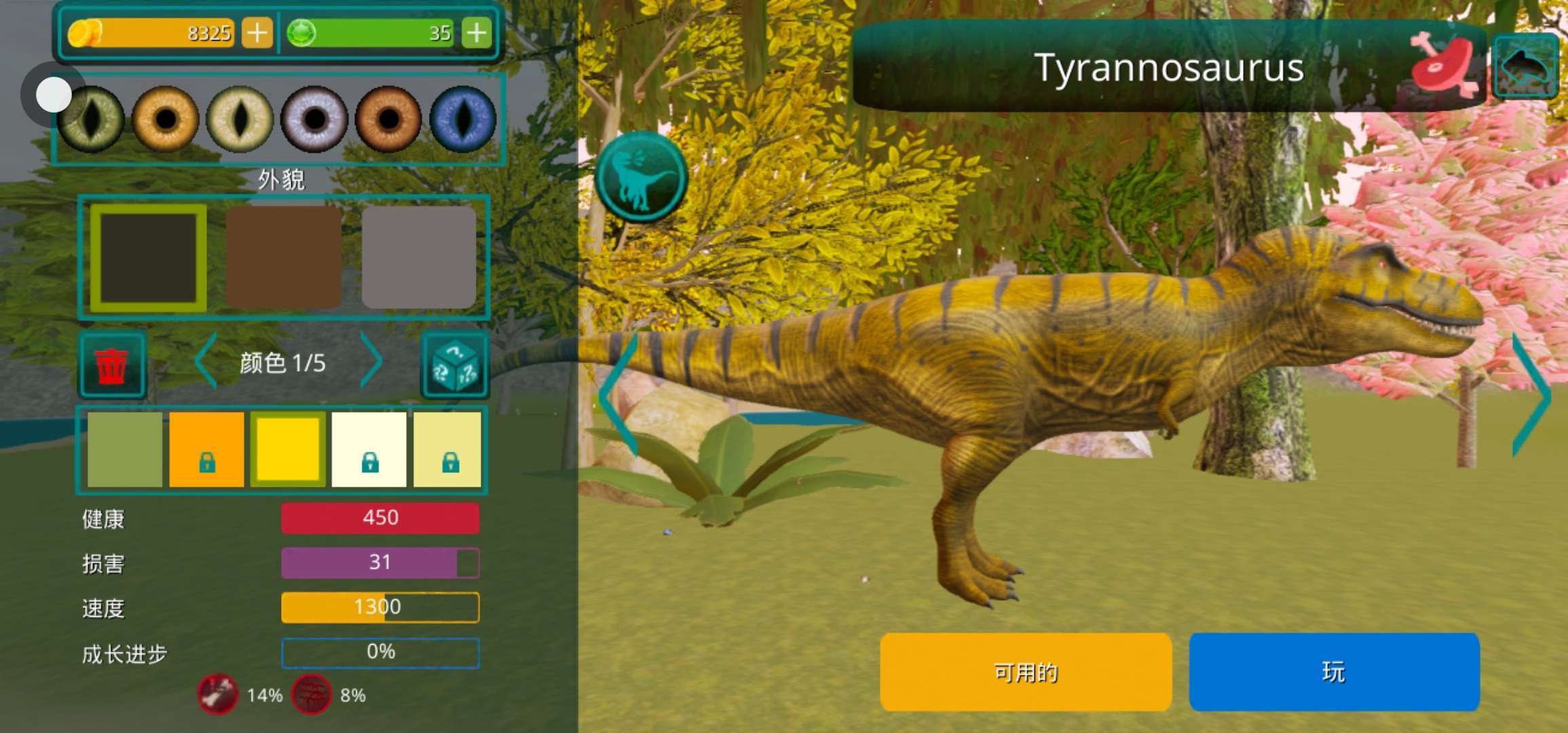Start playing with the blue 玩 button
1568x733 pixels.
(1334, 672)
